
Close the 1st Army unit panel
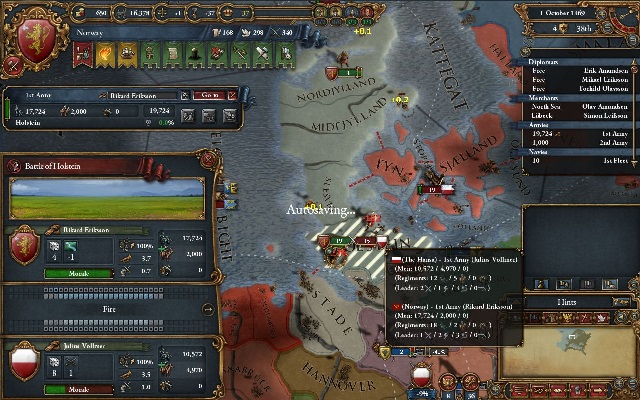coord(233,95)
